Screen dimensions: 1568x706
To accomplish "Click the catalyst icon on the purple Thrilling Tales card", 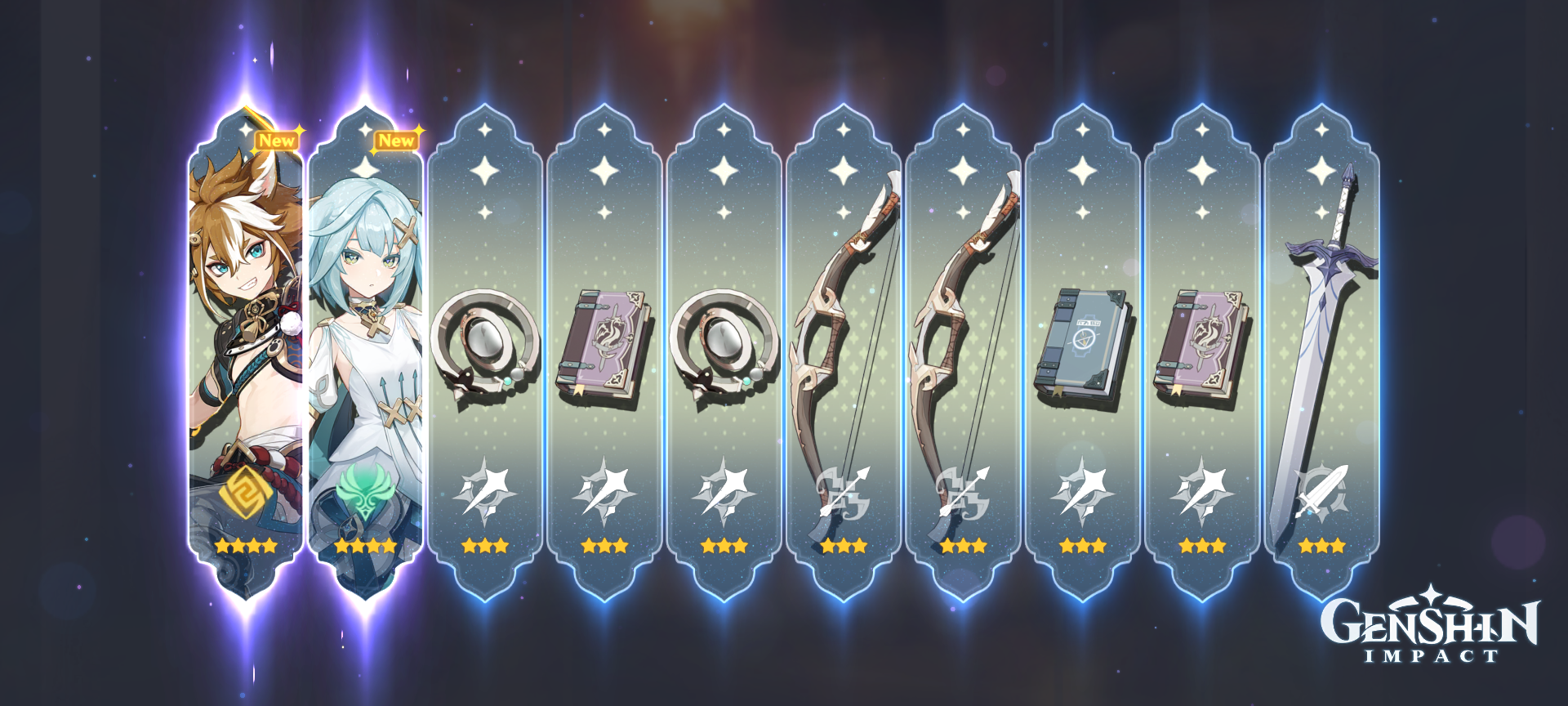I will (x=606, y=490).
